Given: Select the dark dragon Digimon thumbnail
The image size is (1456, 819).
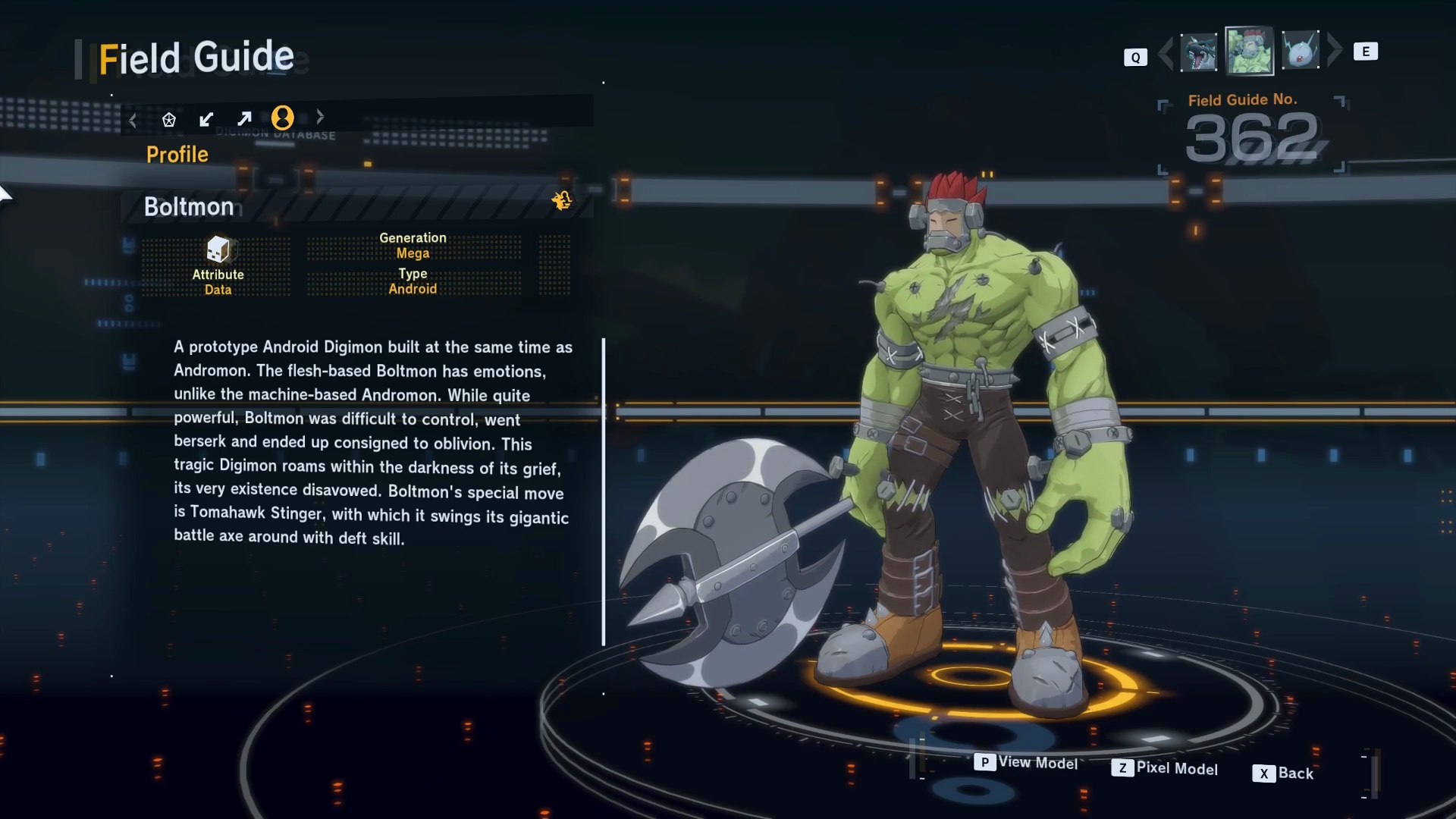Looking at the screenshot, I should [x=1198, y=52].
